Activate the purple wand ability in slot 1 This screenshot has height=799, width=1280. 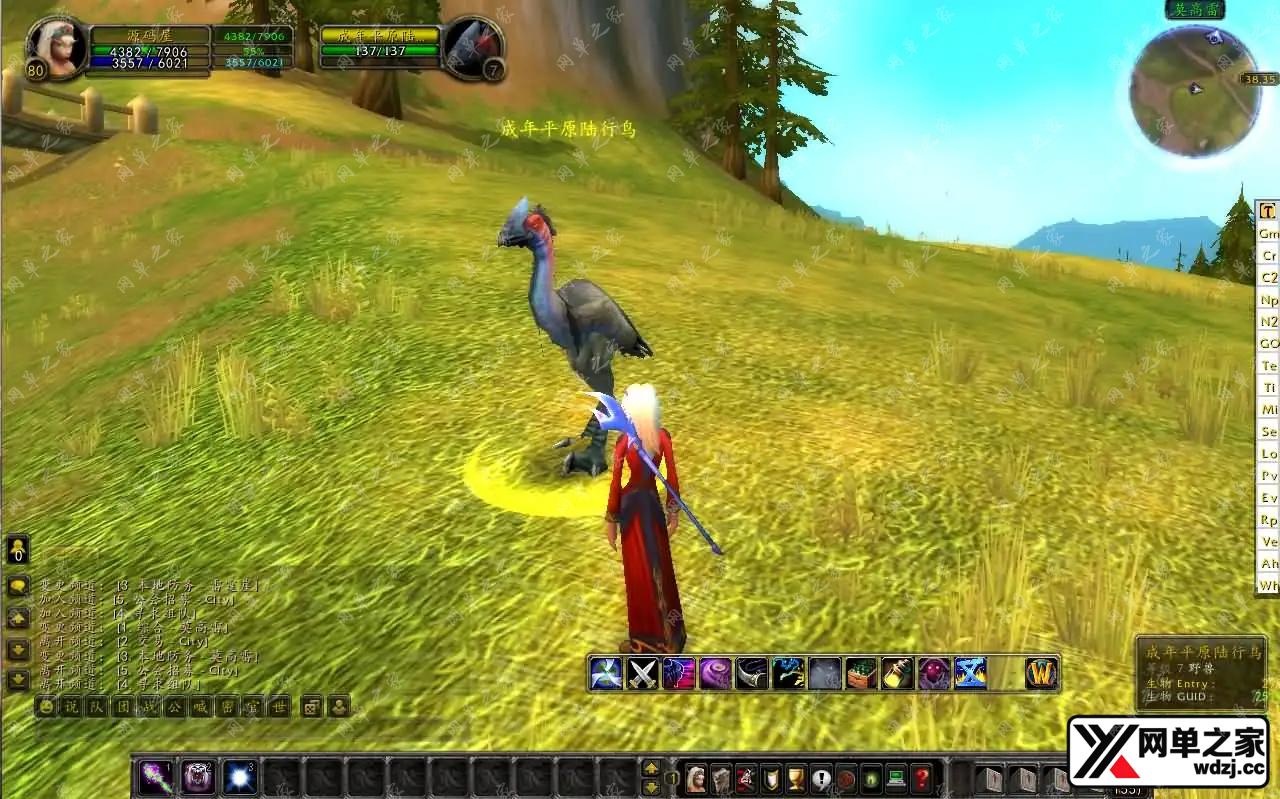pos(155,777)
